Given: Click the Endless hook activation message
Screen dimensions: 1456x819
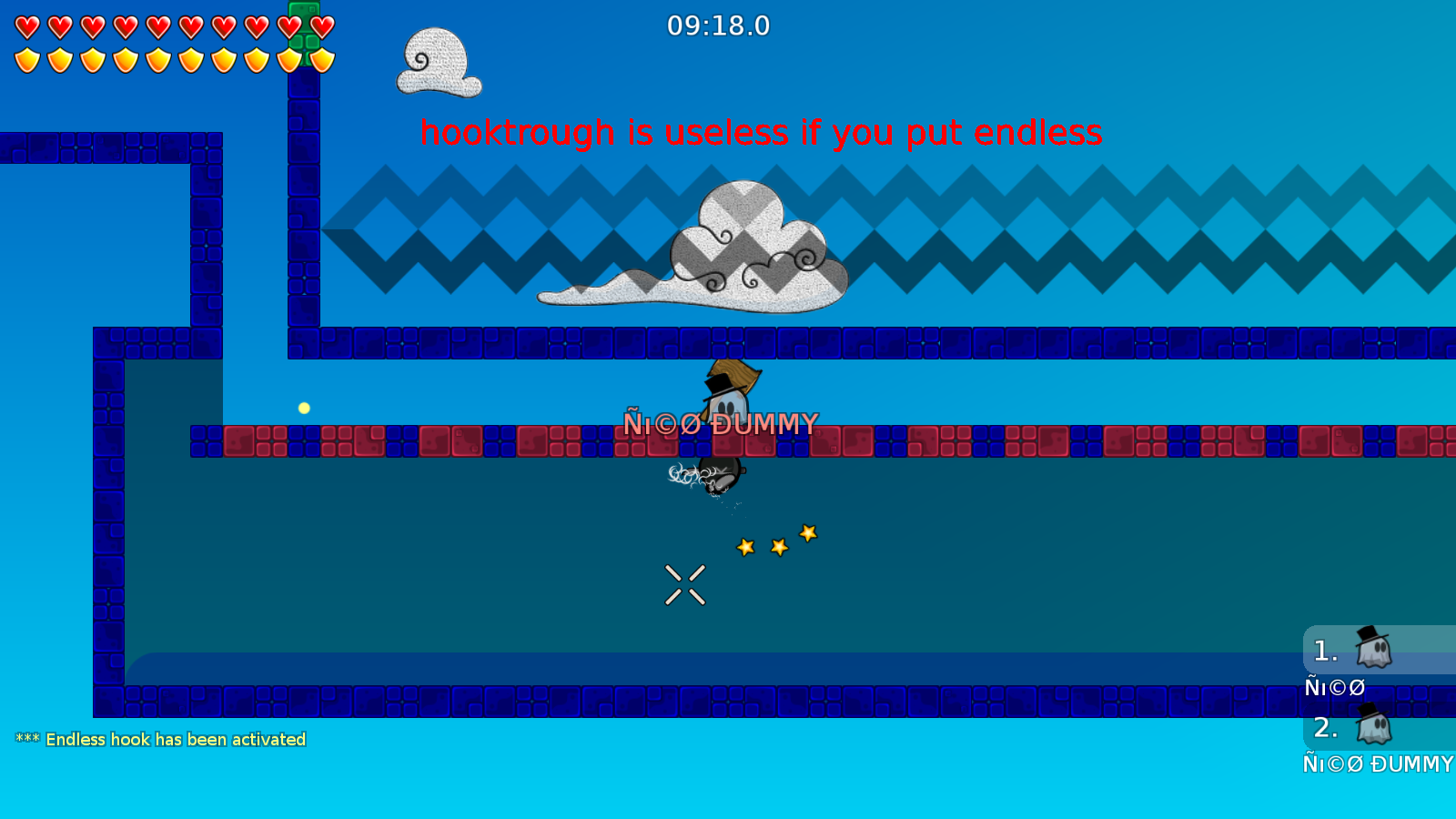Looking at the screenshot, I should click(159, 739).
